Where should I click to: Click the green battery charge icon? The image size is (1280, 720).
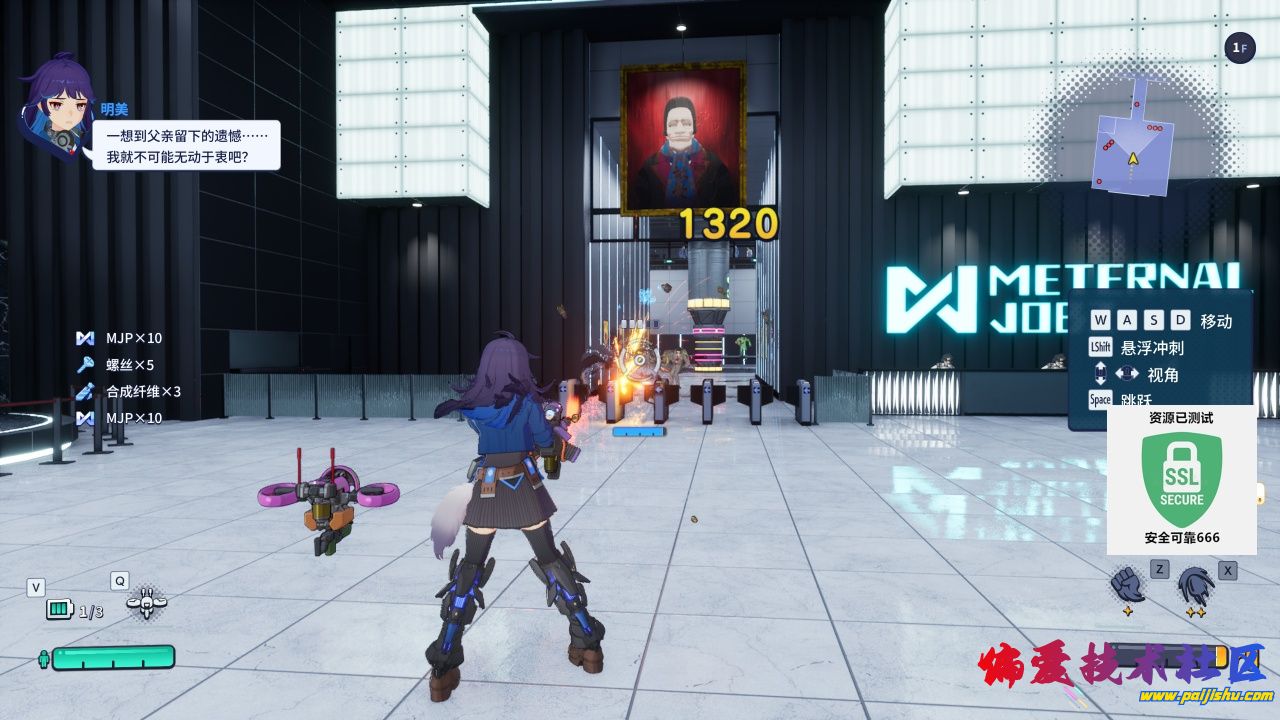pos(60,609)
